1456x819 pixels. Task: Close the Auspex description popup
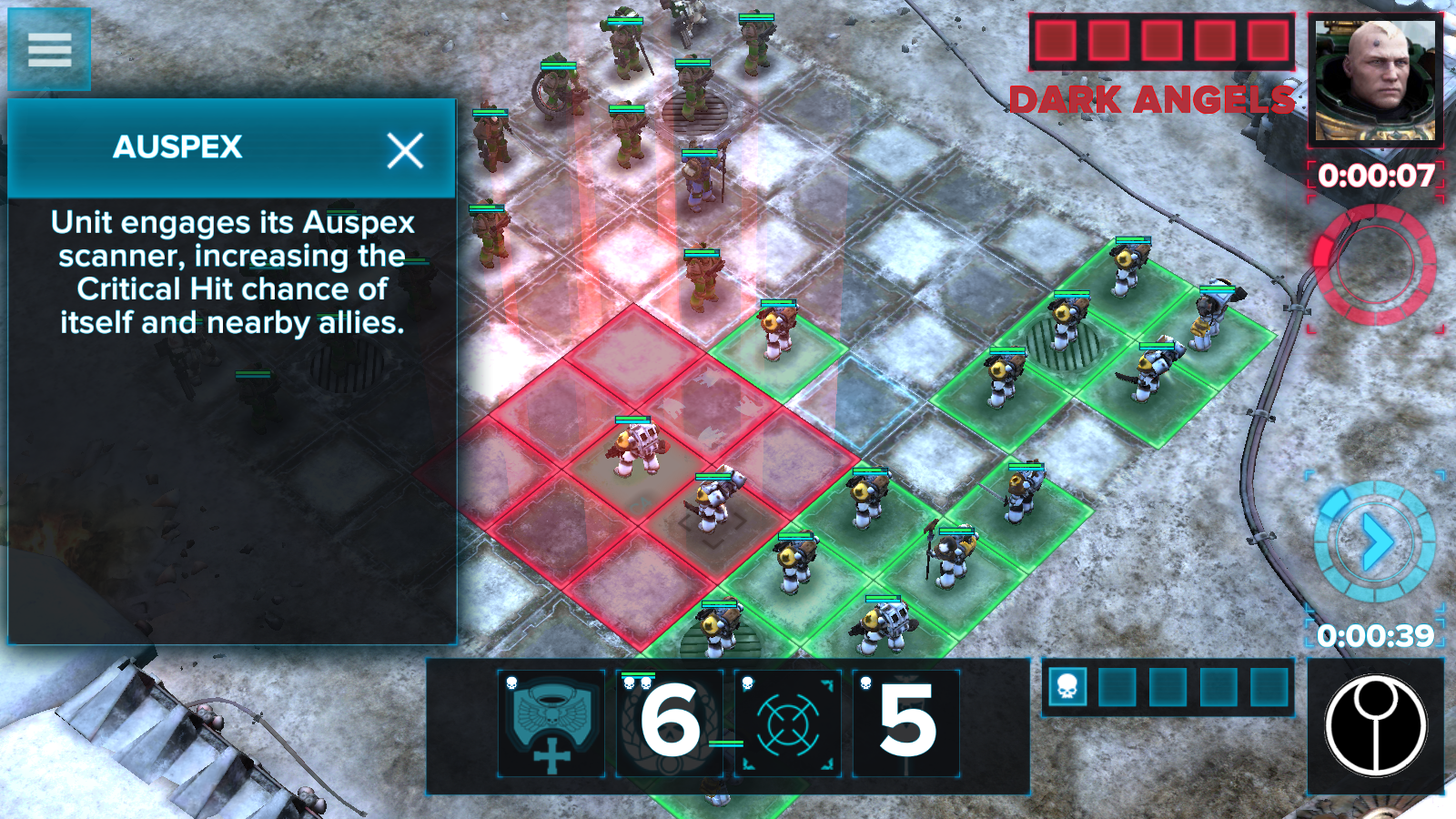(x=407, y=150)
